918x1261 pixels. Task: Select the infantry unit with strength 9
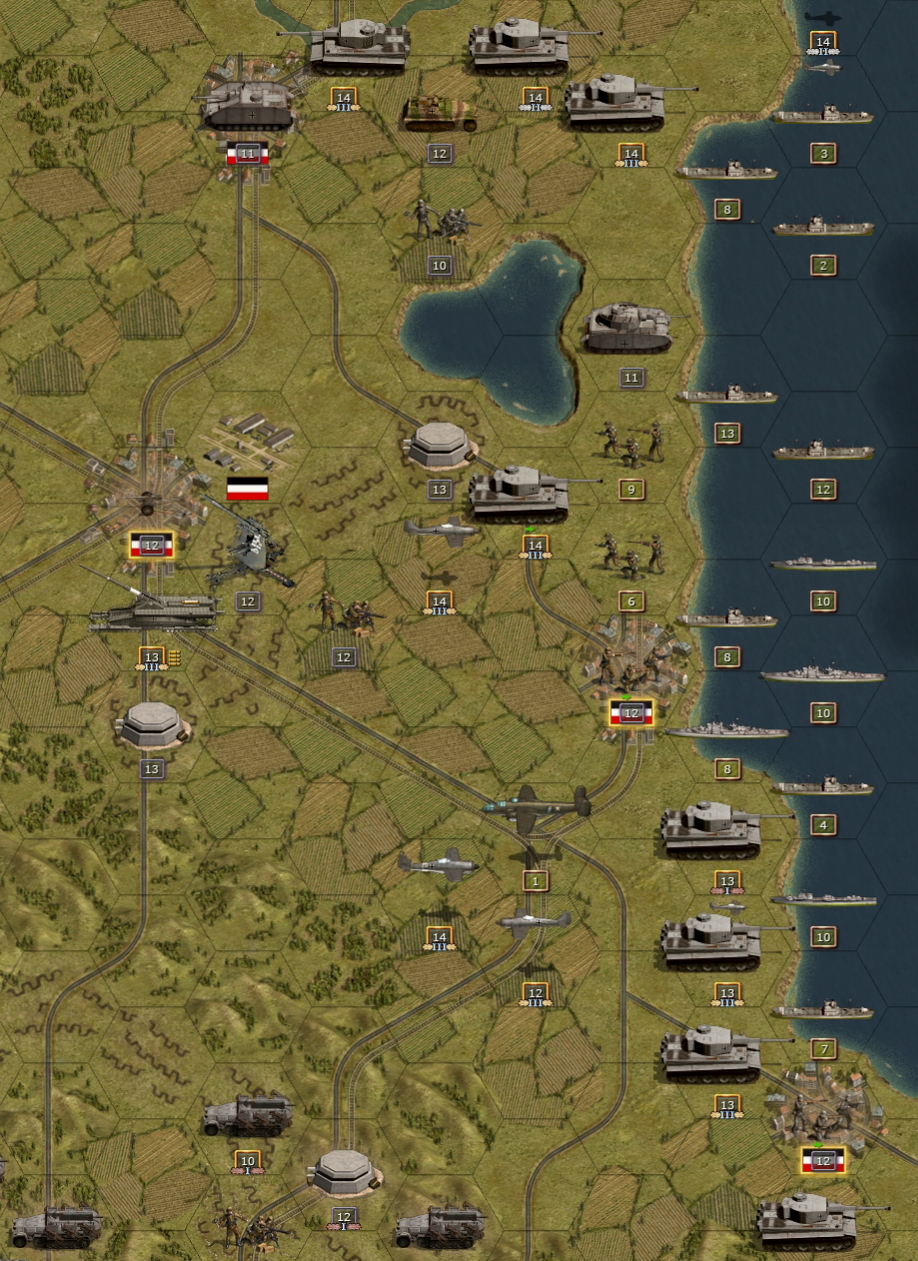[x=630, y=442]
